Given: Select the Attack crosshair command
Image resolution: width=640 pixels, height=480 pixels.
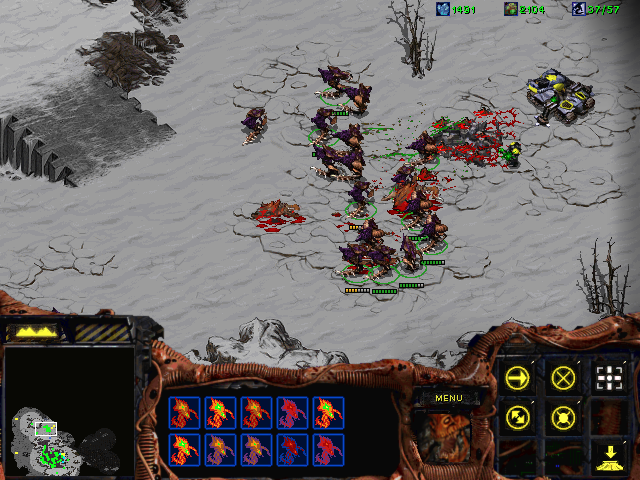Looking at the screenshot, I should 609,377.
